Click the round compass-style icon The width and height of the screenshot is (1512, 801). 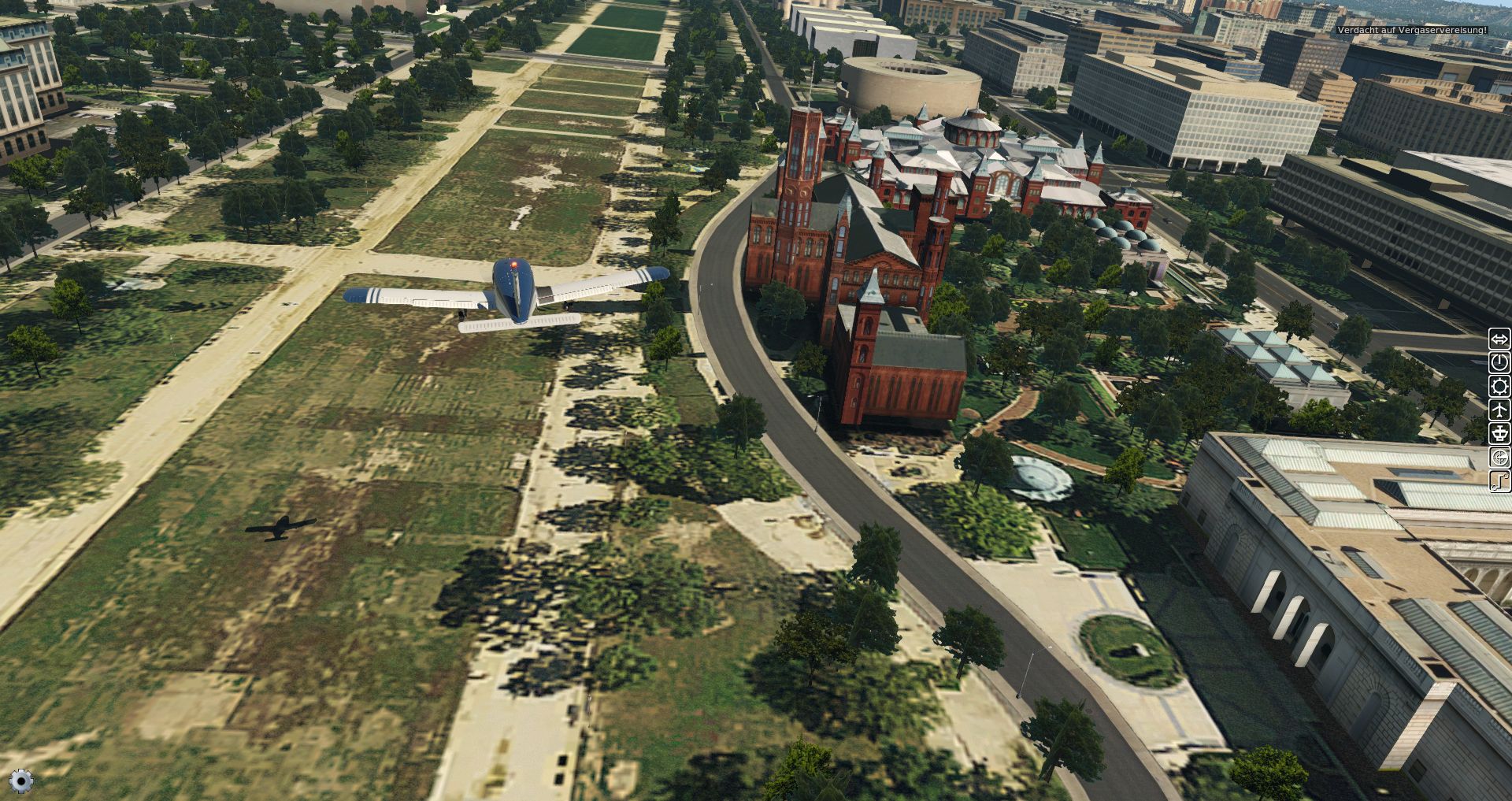pyautogui.click(x=1499, y=458)
